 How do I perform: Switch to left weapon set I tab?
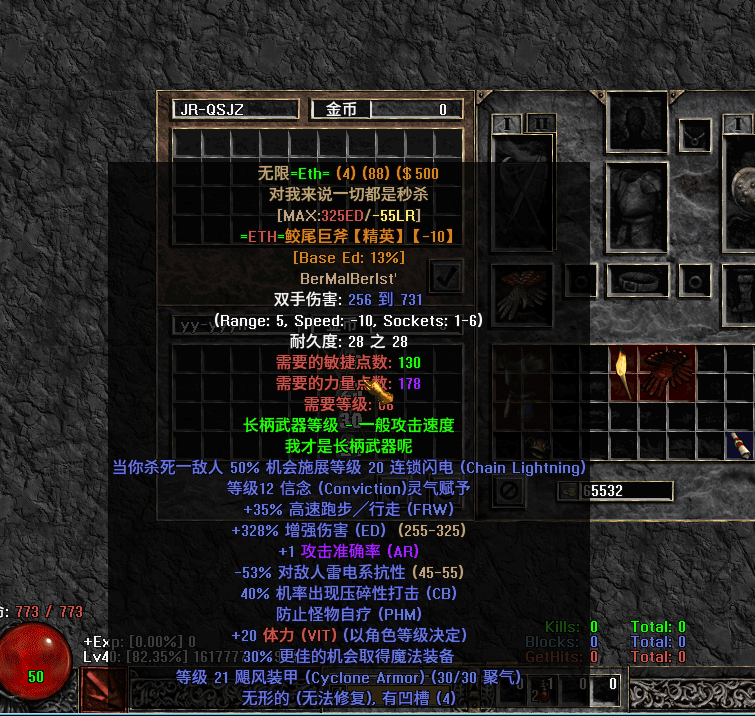point(507,123)
